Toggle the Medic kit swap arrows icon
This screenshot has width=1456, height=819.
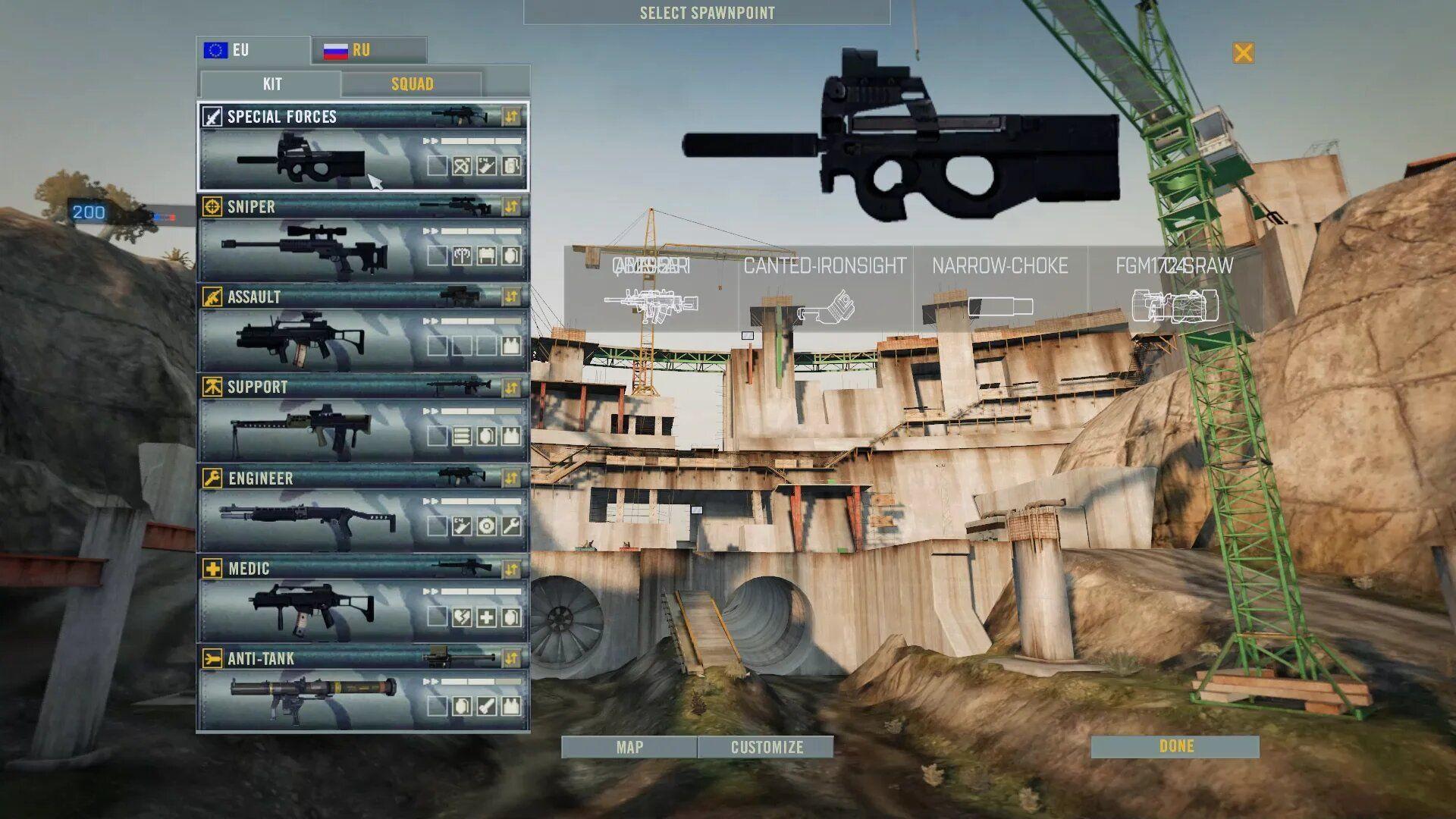(512, 568)
